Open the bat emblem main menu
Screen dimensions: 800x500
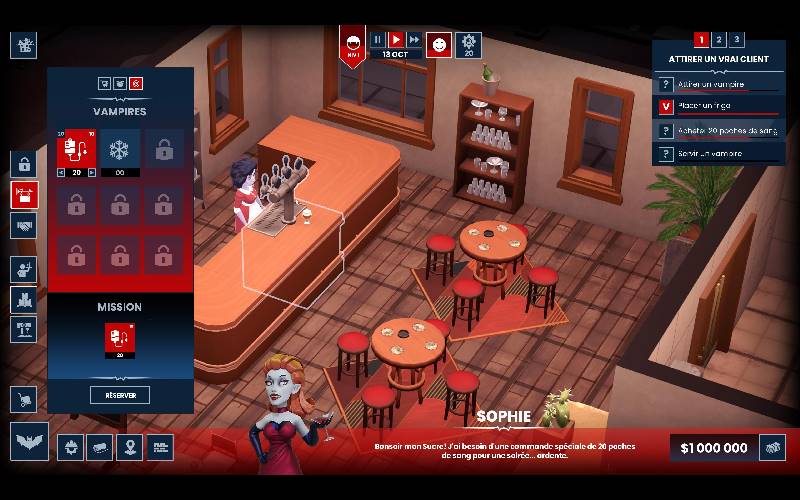(x=30, y=441)
